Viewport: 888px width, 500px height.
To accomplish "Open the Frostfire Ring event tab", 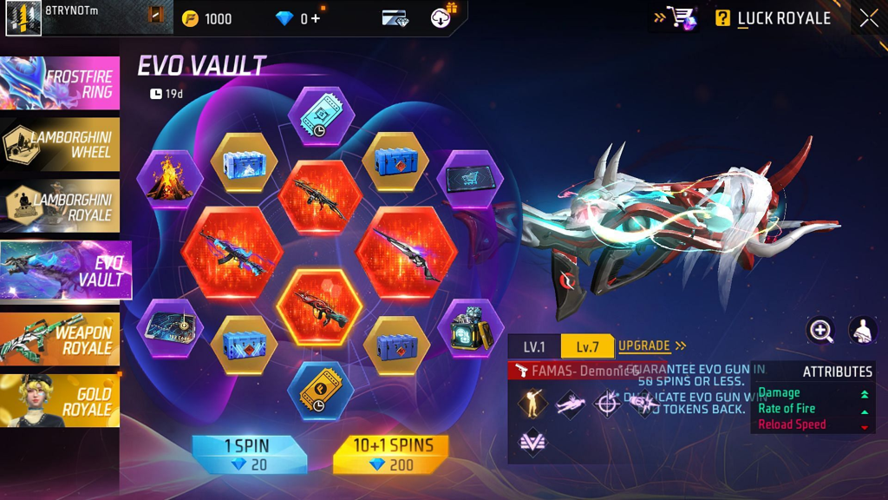I will click(x=60, y=82).
